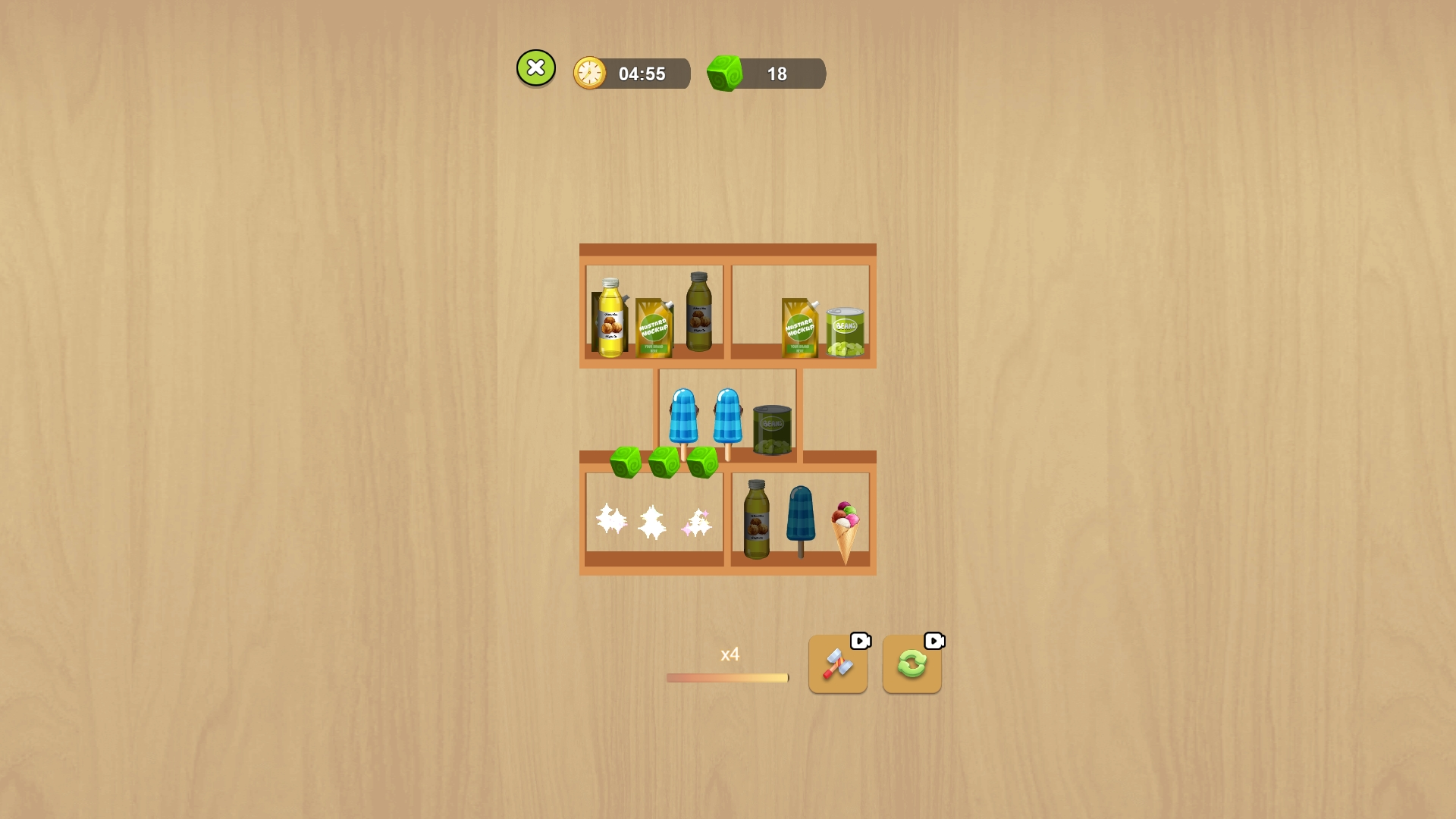The width and height of the screenshot is (1456, 819).
Task: Pick up the left green swirl cube
Action: coord(625,463)
